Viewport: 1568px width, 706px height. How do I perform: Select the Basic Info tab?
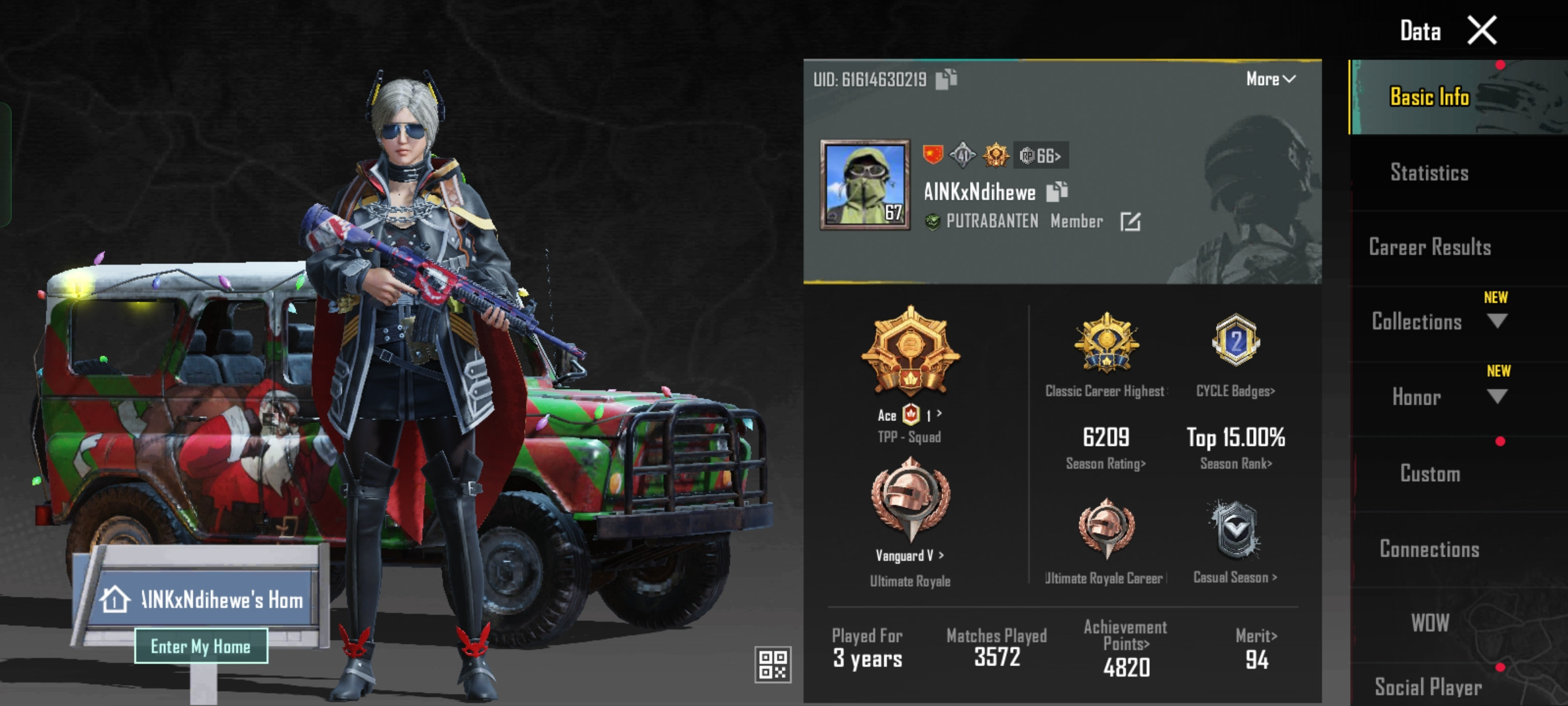[x=1429, y=97]
